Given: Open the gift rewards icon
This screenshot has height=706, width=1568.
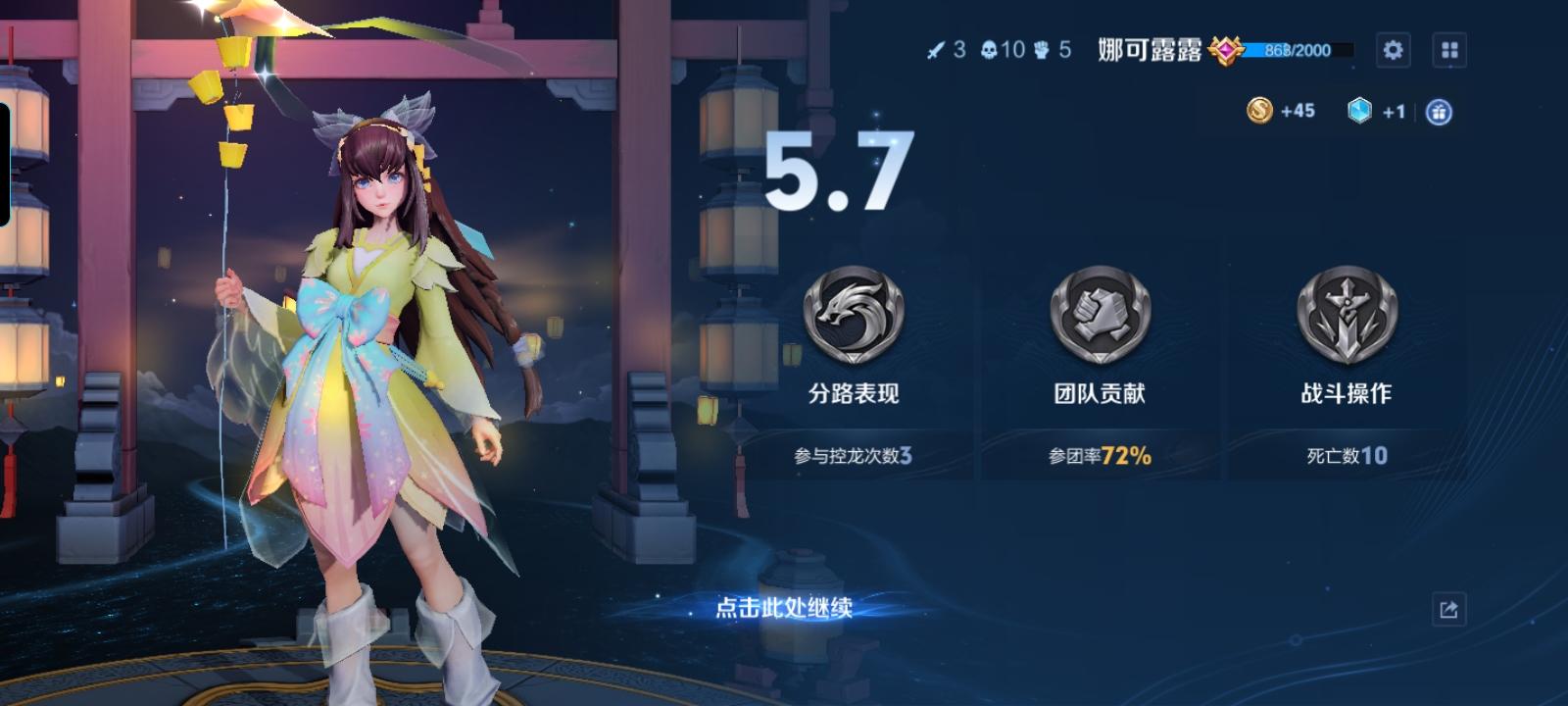Looking at the screenshot, I should coord(1440,112).
